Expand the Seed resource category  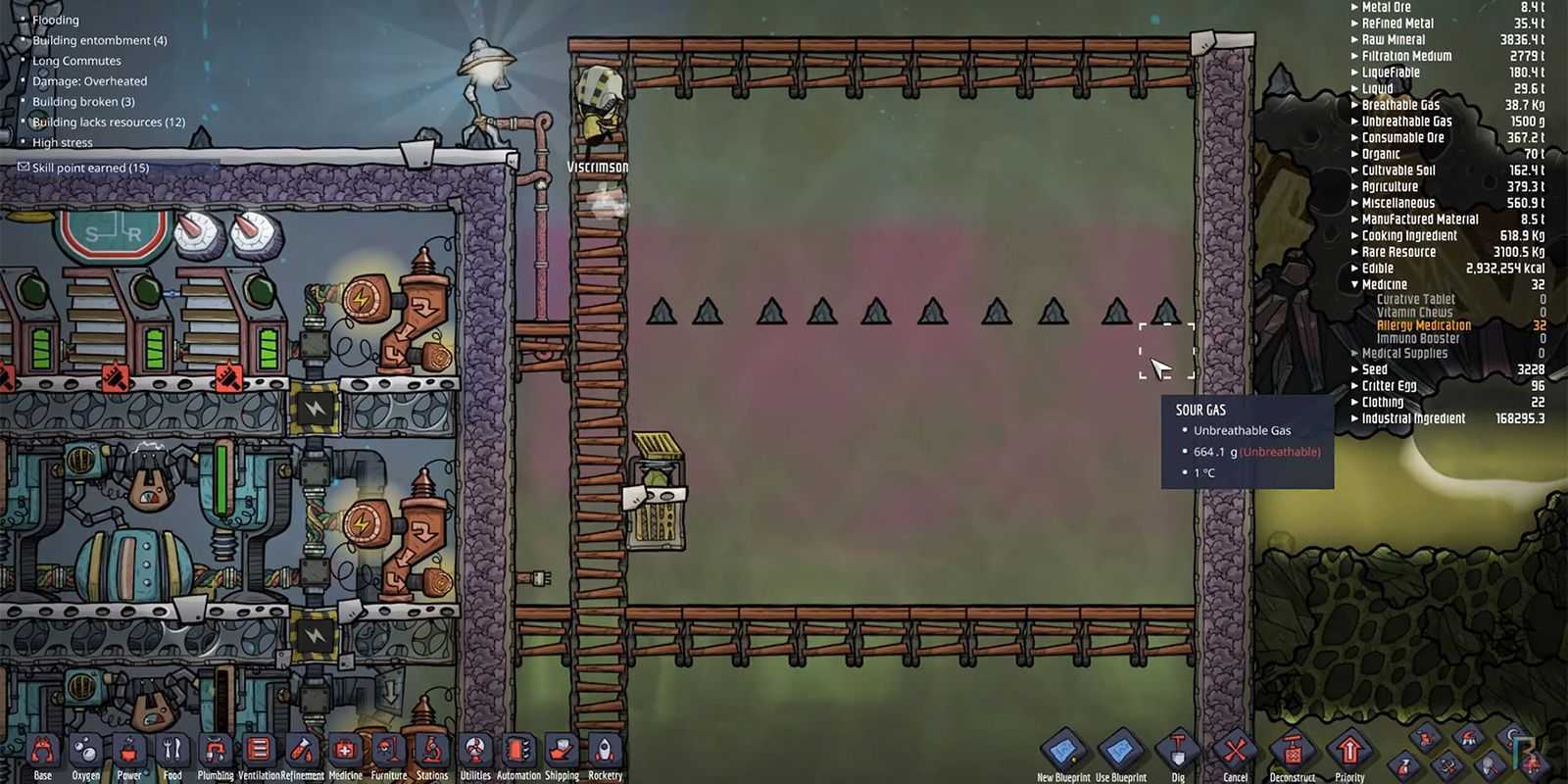(x=1355, y=369)
